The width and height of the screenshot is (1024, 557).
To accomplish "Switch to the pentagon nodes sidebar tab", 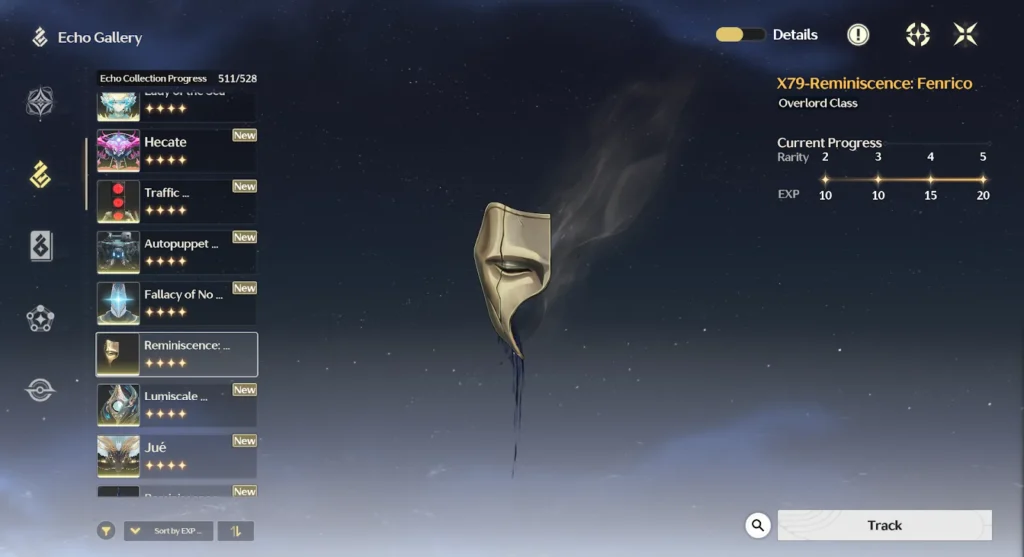I will (x=40, y=319).
